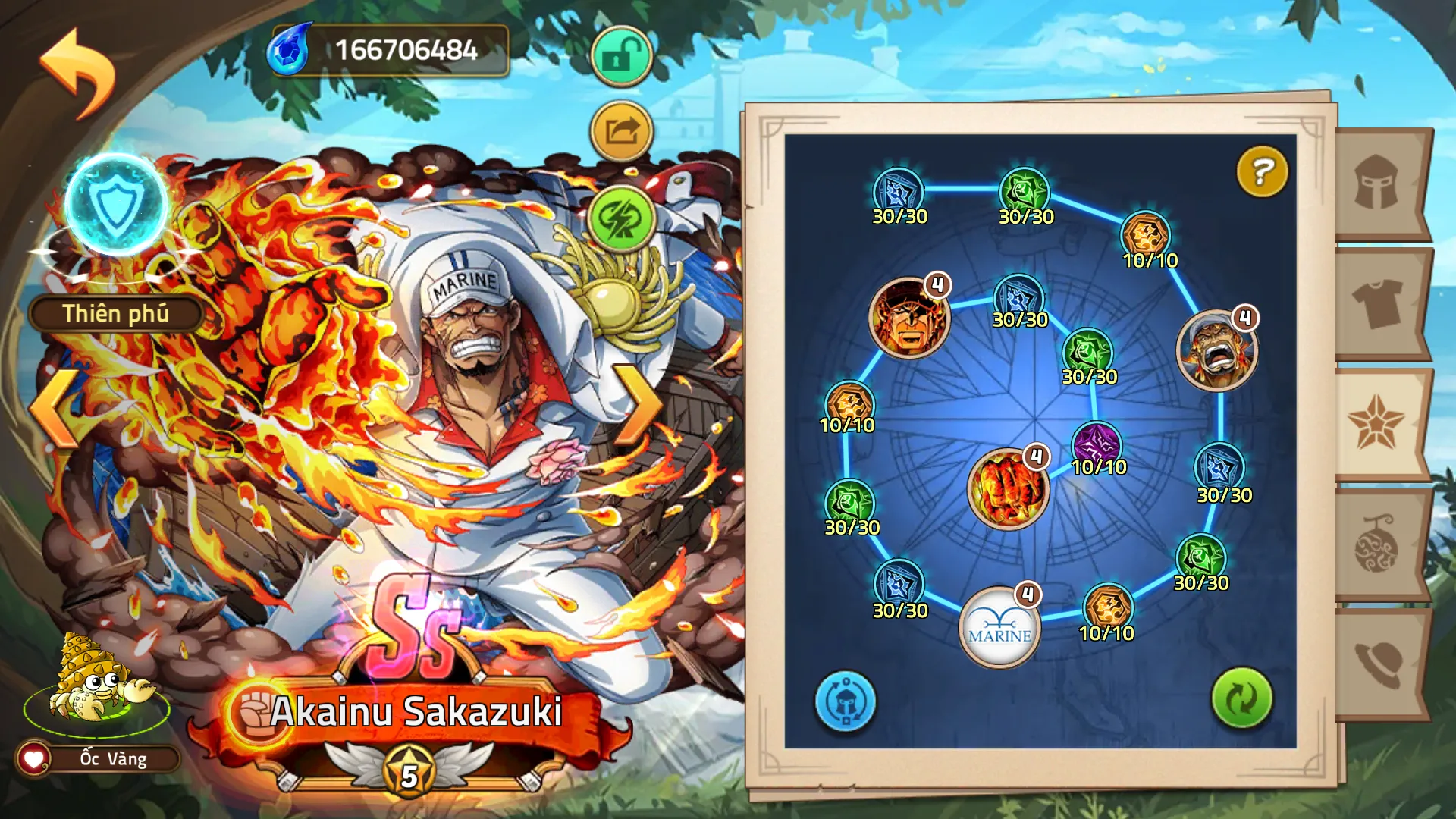Select the Ốc Vàng snail pet
The width and height of the screenshot is (1456, 819).
pyautogui.click(x=96, y=679)
